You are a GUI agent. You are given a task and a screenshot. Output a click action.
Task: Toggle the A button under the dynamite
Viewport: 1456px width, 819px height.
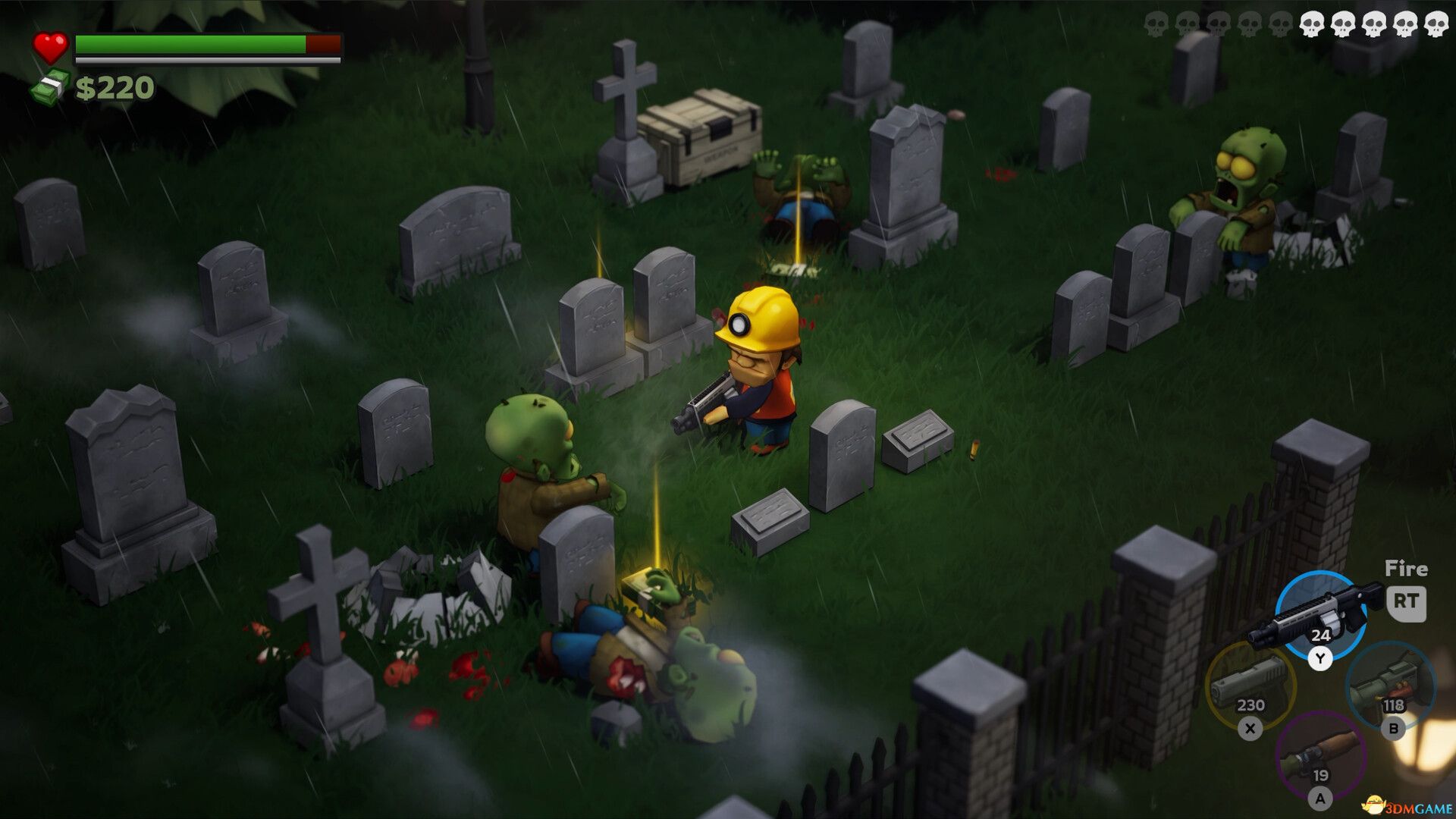pos(1320,798)
